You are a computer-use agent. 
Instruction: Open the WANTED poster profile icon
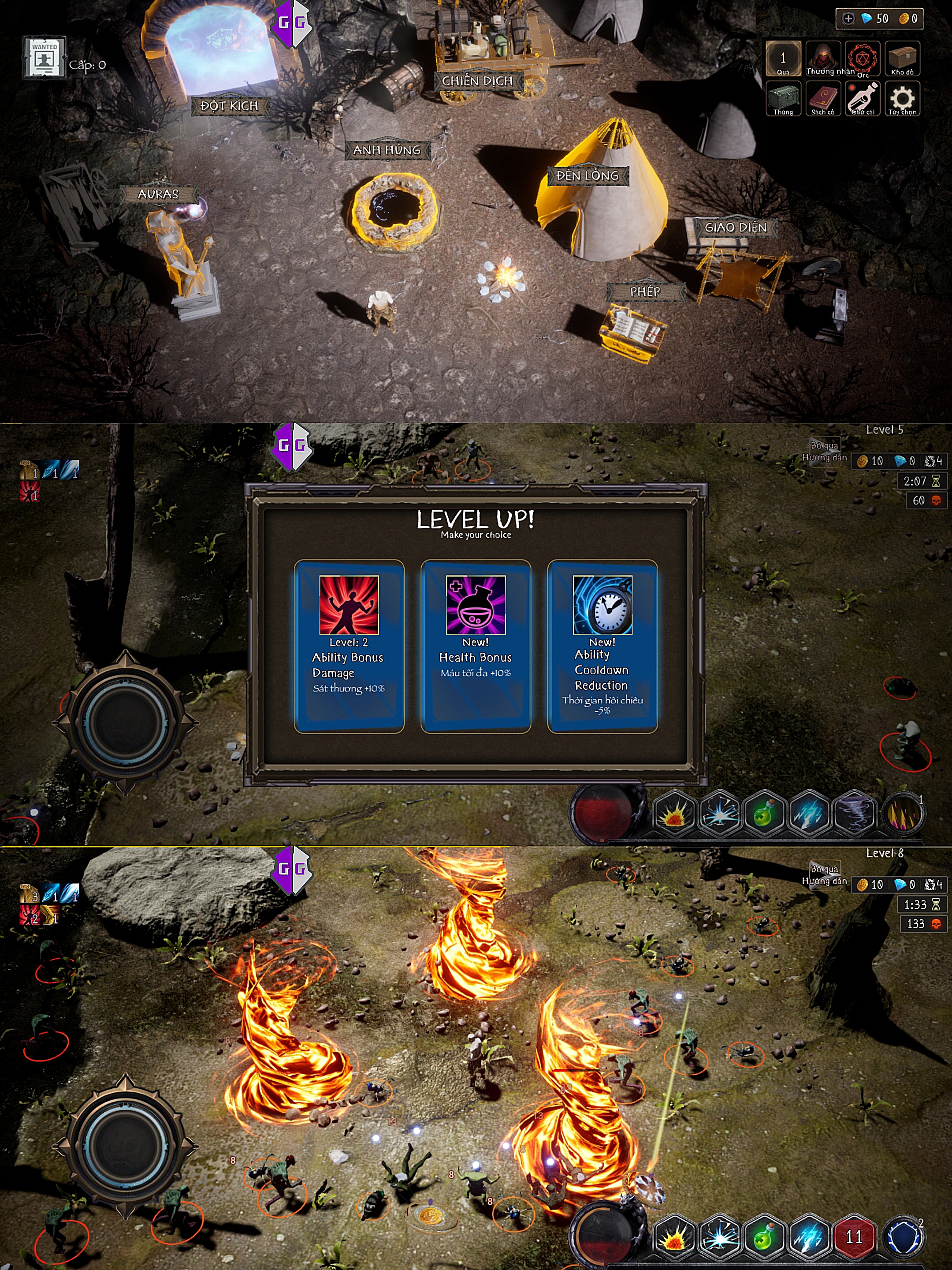[x=44, y=57]
